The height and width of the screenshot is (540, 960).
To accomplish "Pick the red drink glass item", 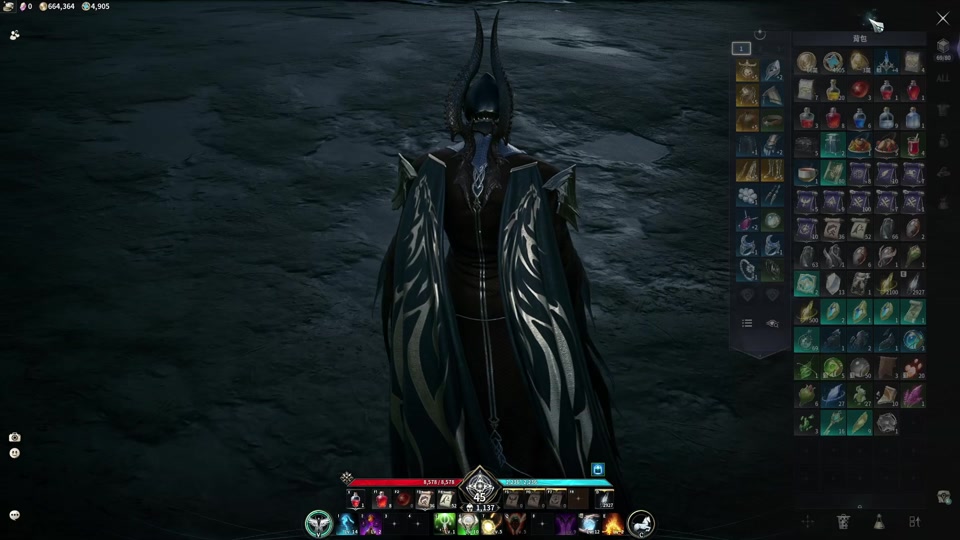I will [914, 146].
